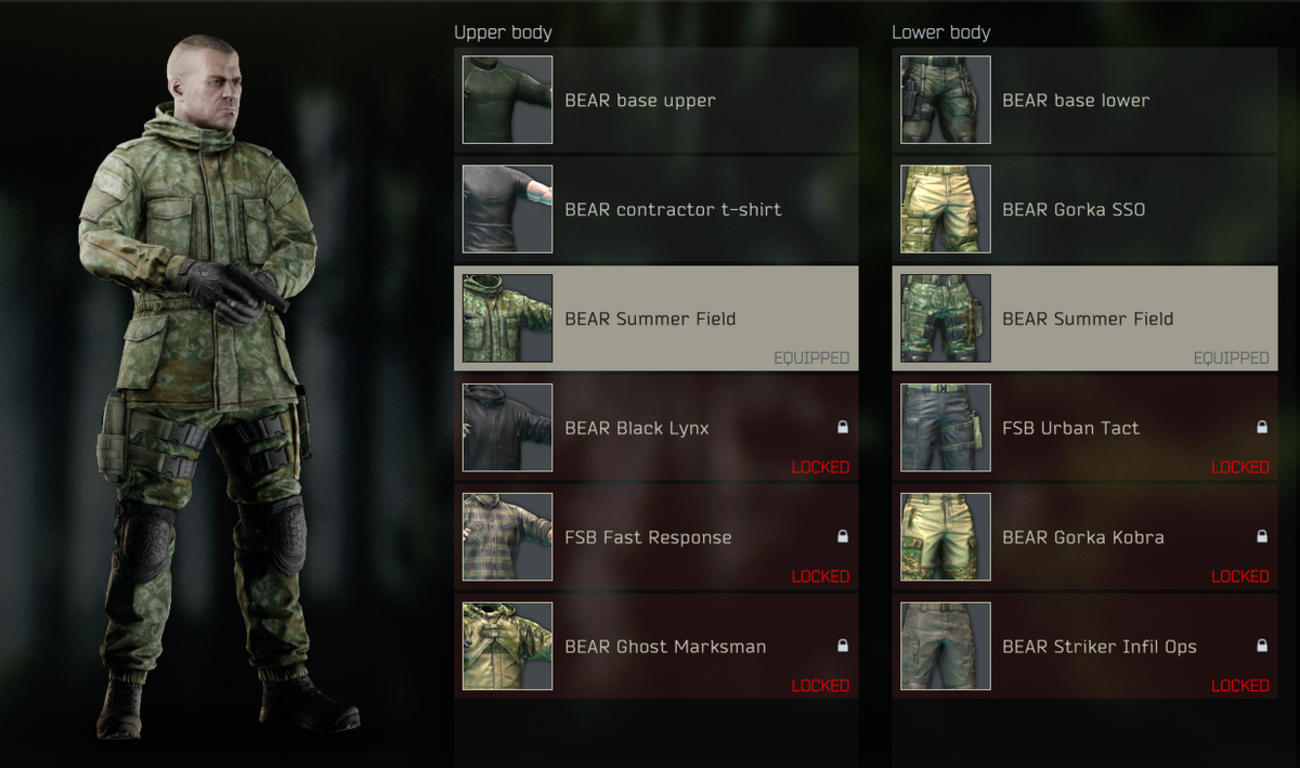Click the equipped BEAR Summer Field lower
The width and height of the screenshot is (1300, 768).
(x=1084, y=318)
